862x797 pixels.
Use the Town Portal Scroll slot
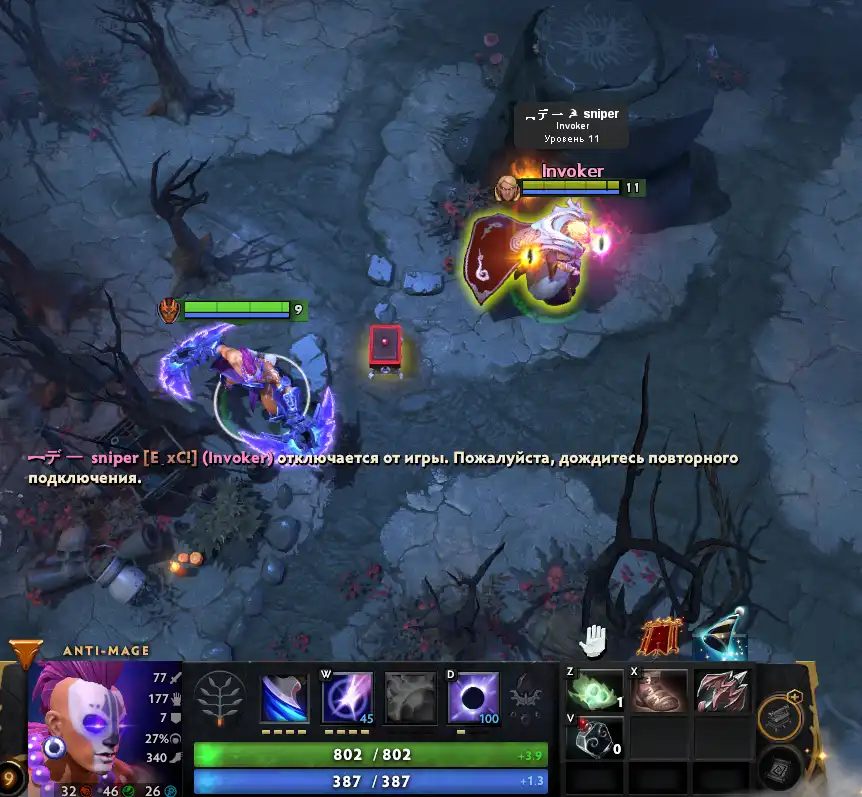(x=777, y=768)
